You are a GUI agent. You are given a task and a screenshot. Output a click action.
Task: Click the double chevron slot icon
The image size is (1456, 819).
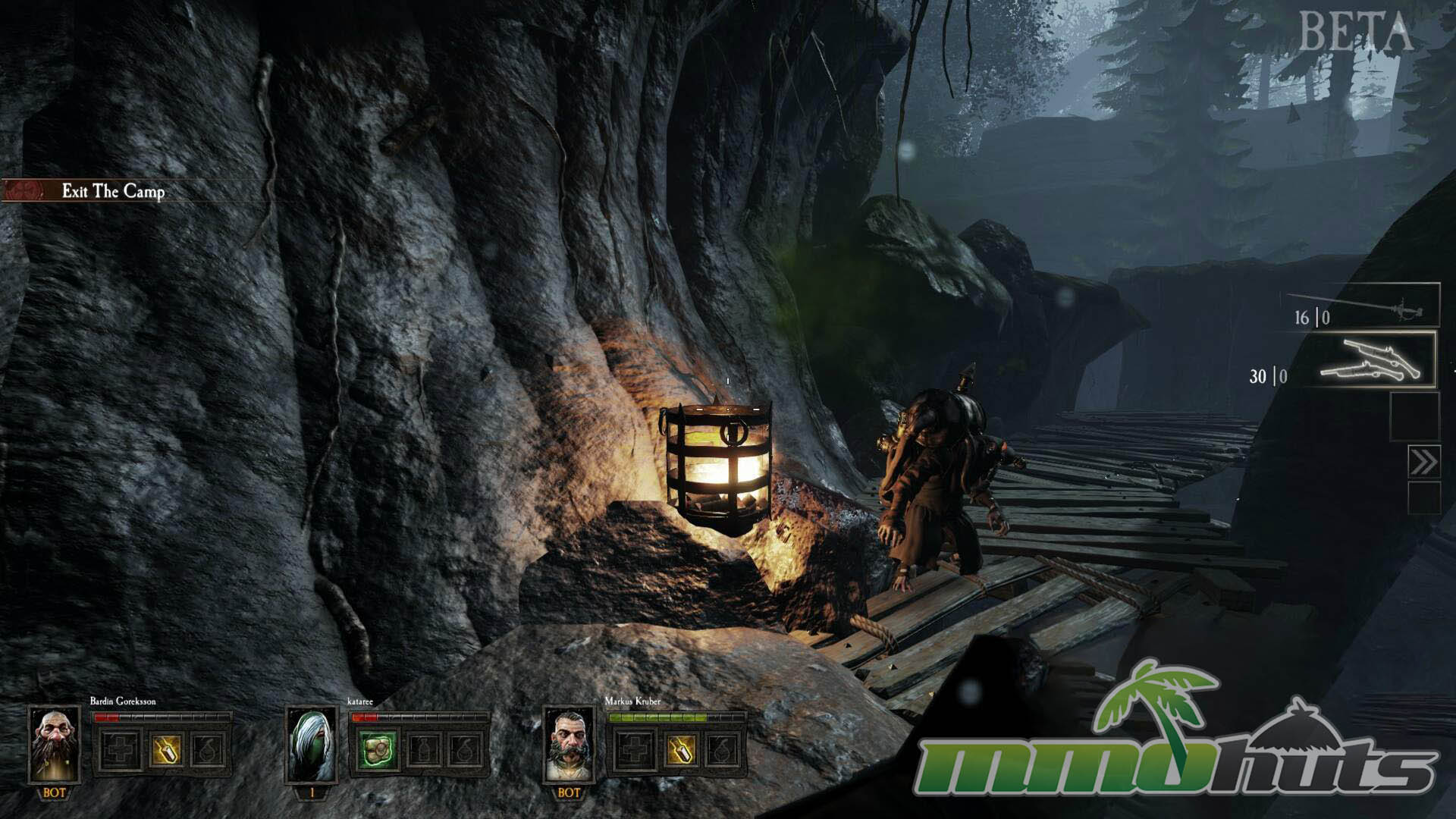coord(1423,461)
